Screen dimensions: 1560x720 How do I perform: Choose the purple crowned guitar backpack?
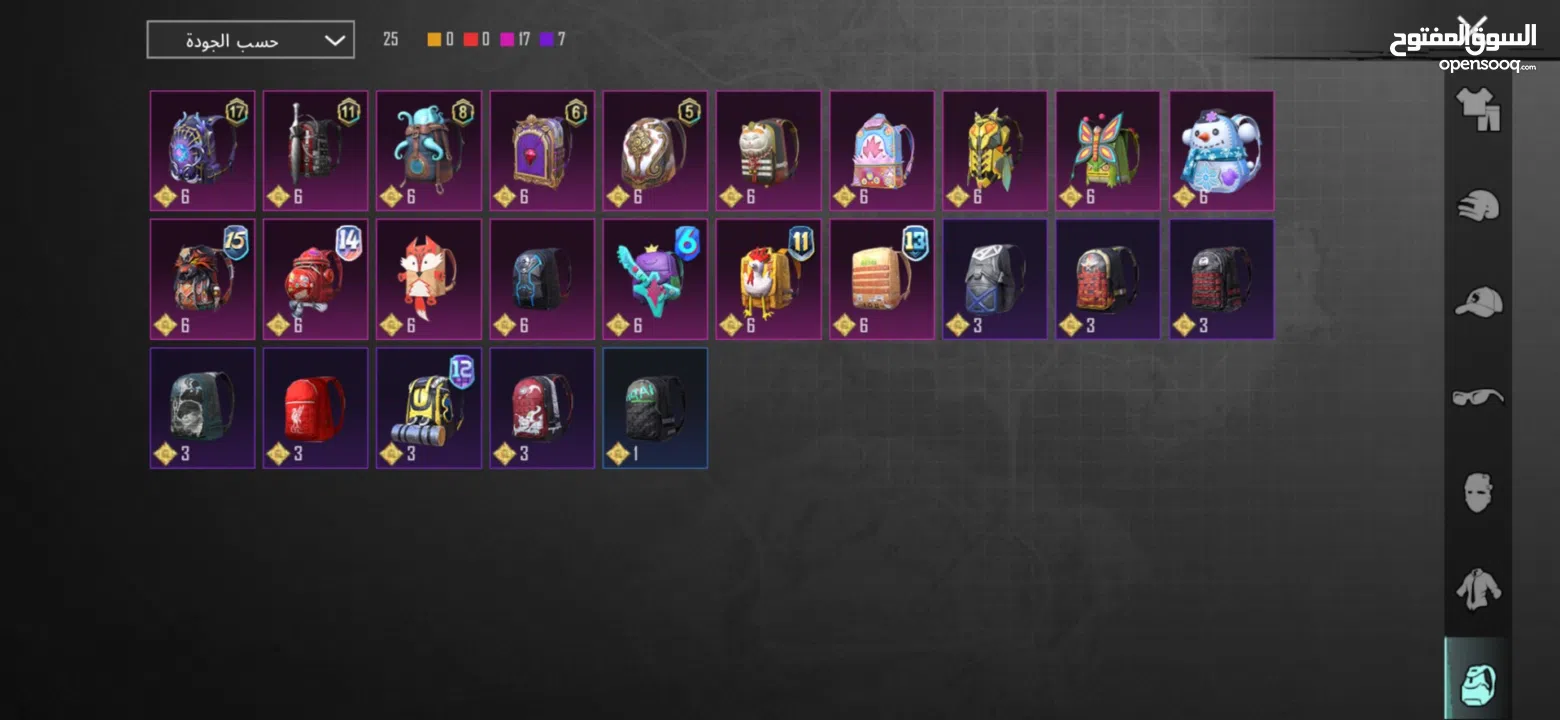click(x=655, y=279)
